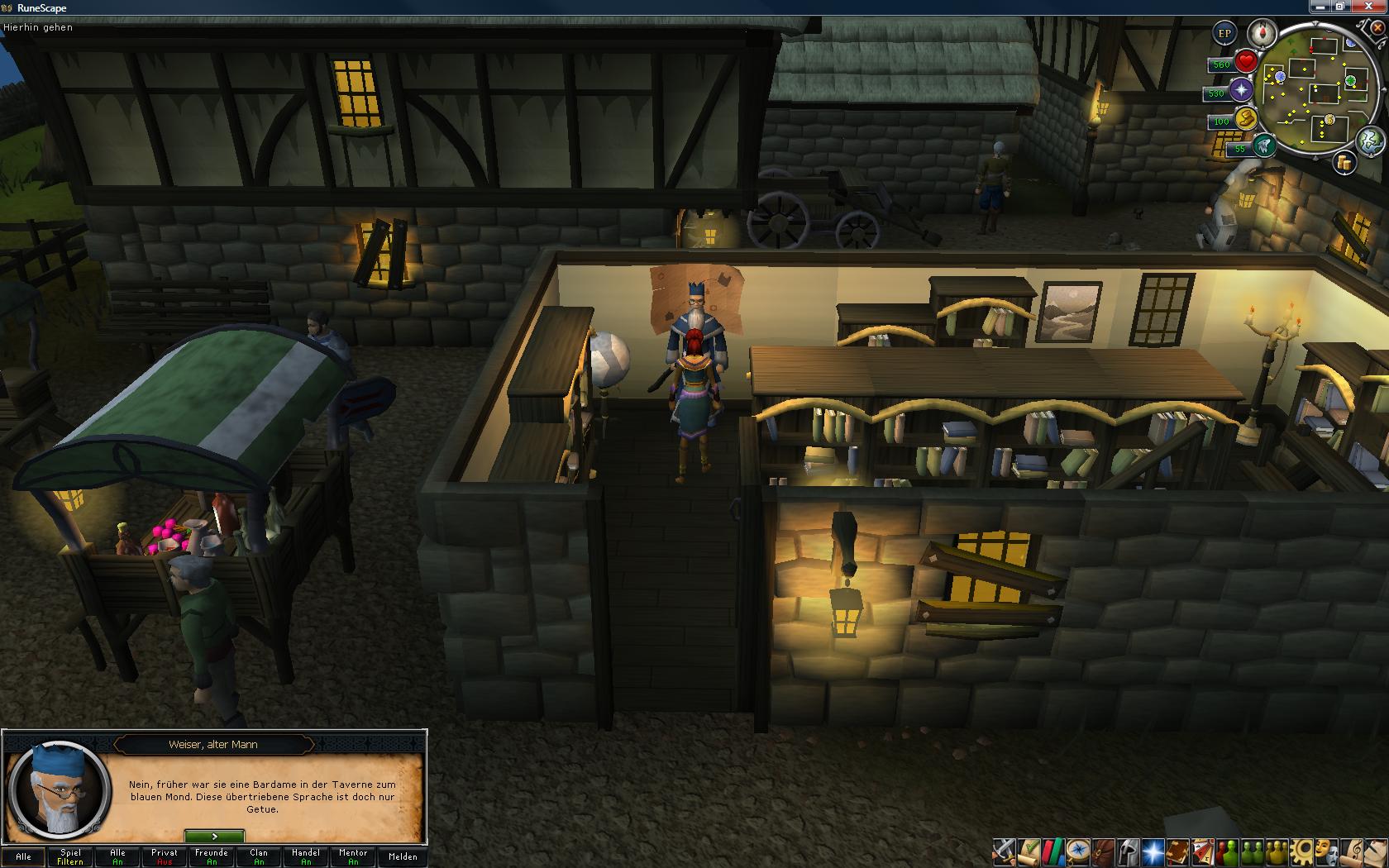1389x868 pixels.
Task: Open the EP counter orb
Action: pyautogui.click(x=1224, y=34)
